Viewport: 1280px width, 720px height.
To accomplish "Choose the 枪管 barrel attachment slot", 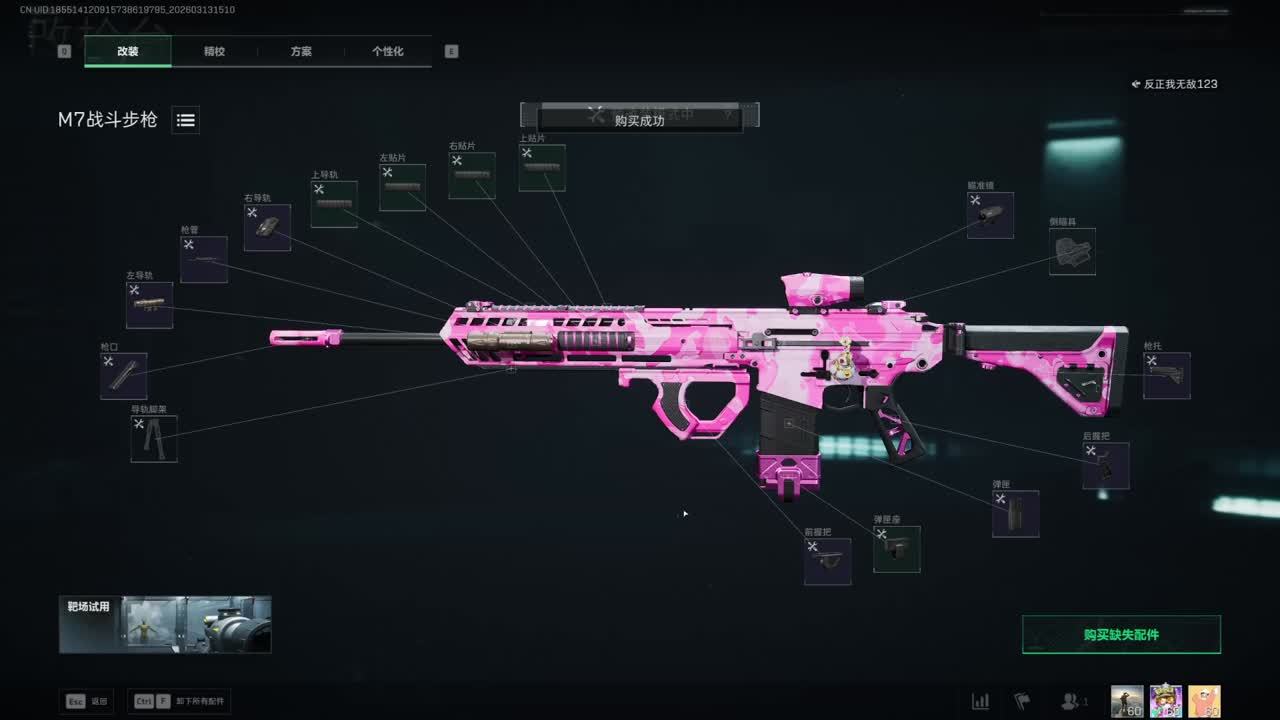I will coord(204,260).
